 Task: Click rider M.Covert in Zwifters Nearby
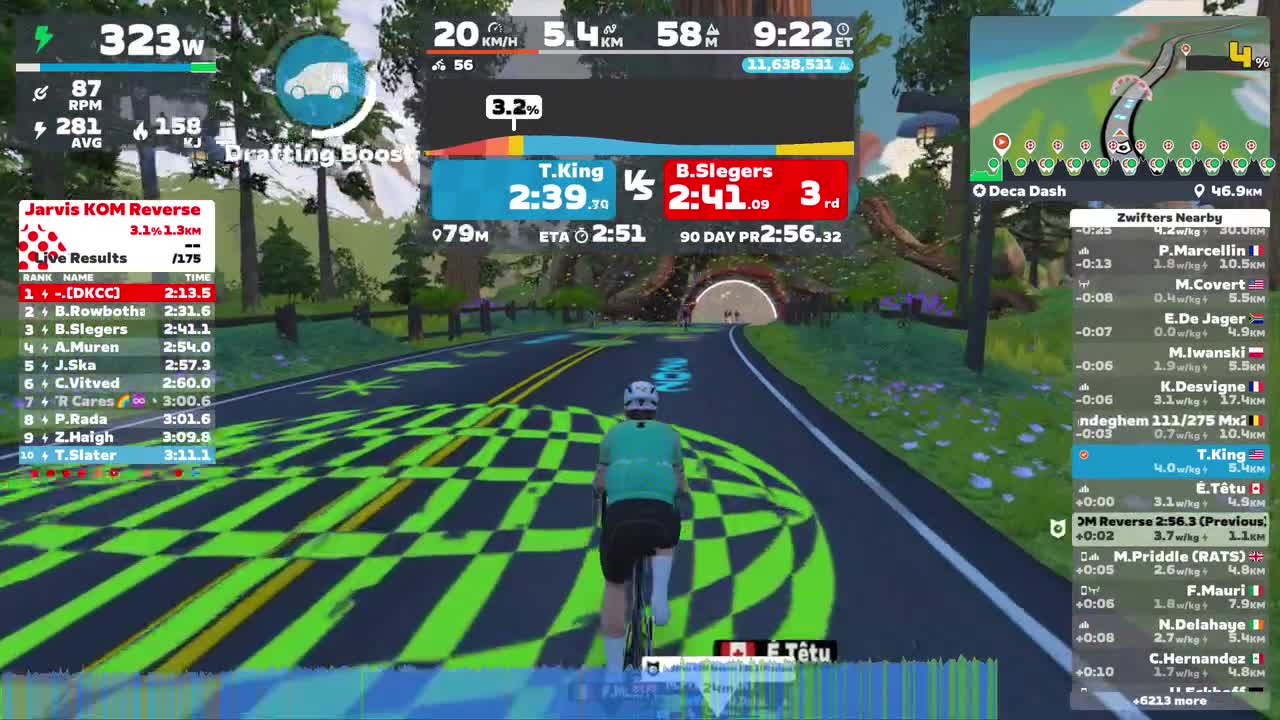[x=1168, y=289]
